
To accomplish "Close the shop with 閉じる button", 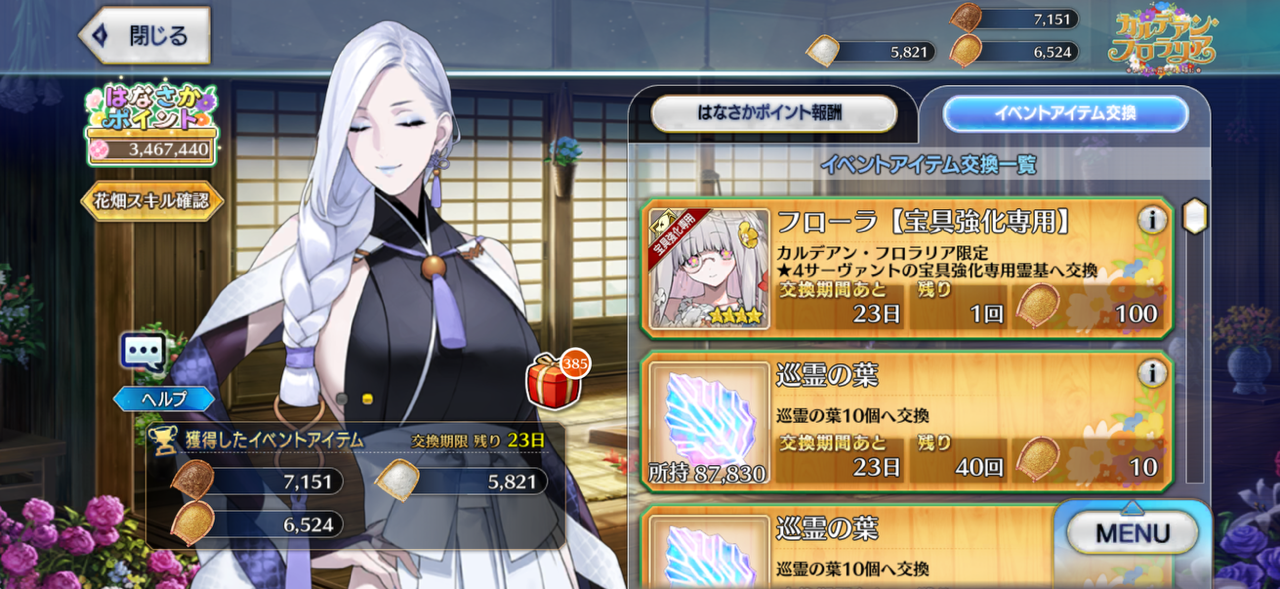I will pyautogui.click(x=145, y=36).
